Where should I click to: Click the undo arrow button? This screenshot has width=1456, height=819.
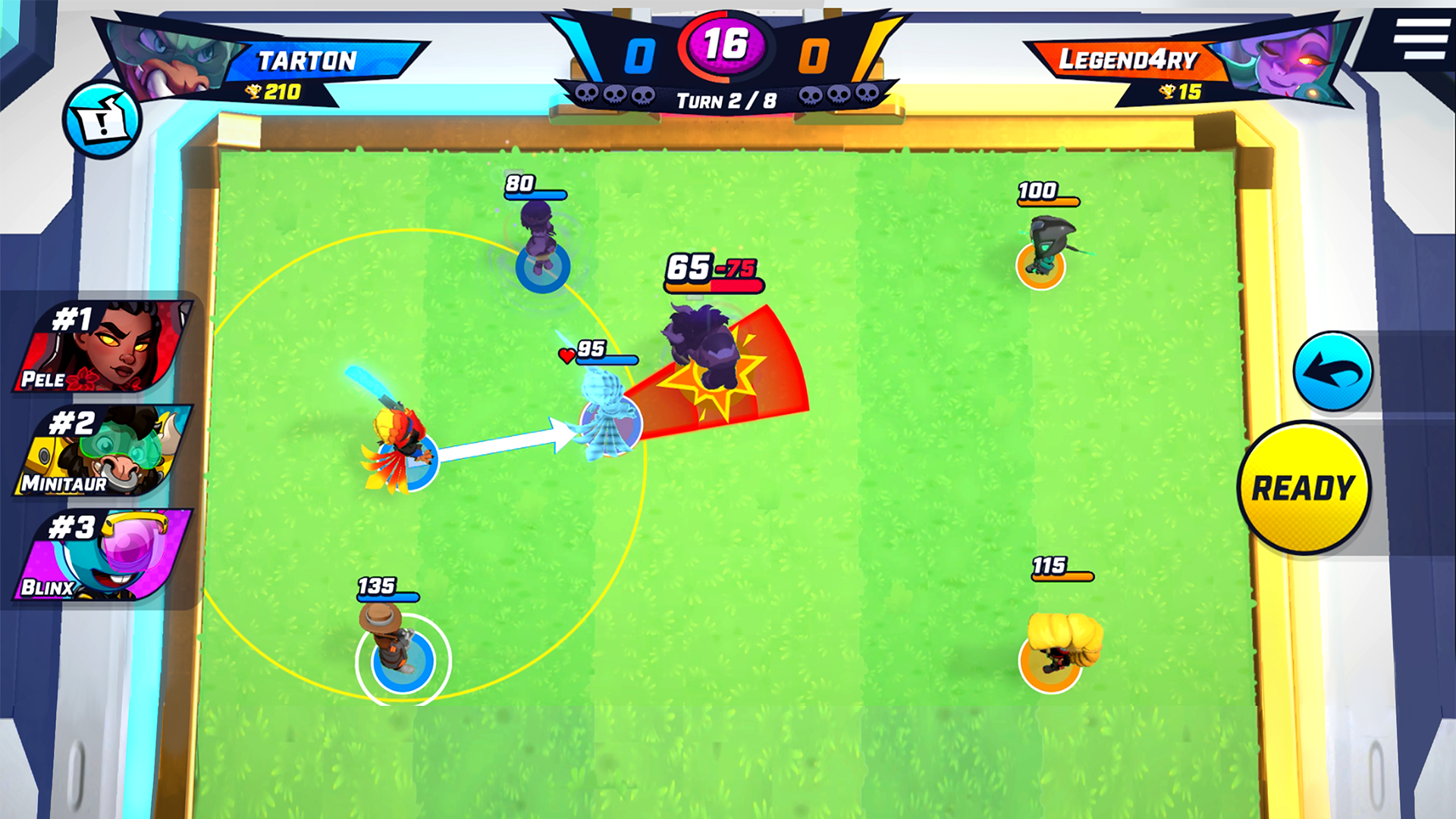pyautogui.click(x=1334, y=369)
